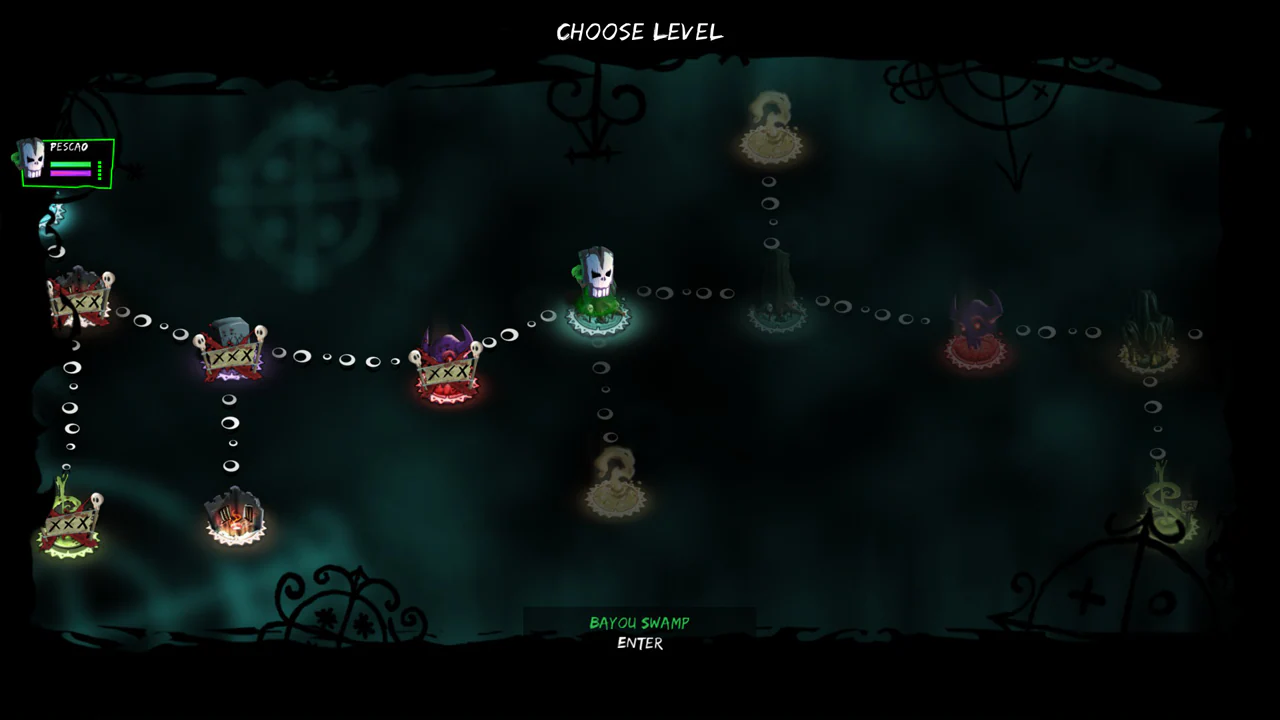Click the CHOOSE LEVEL title heading

(640, 31)
